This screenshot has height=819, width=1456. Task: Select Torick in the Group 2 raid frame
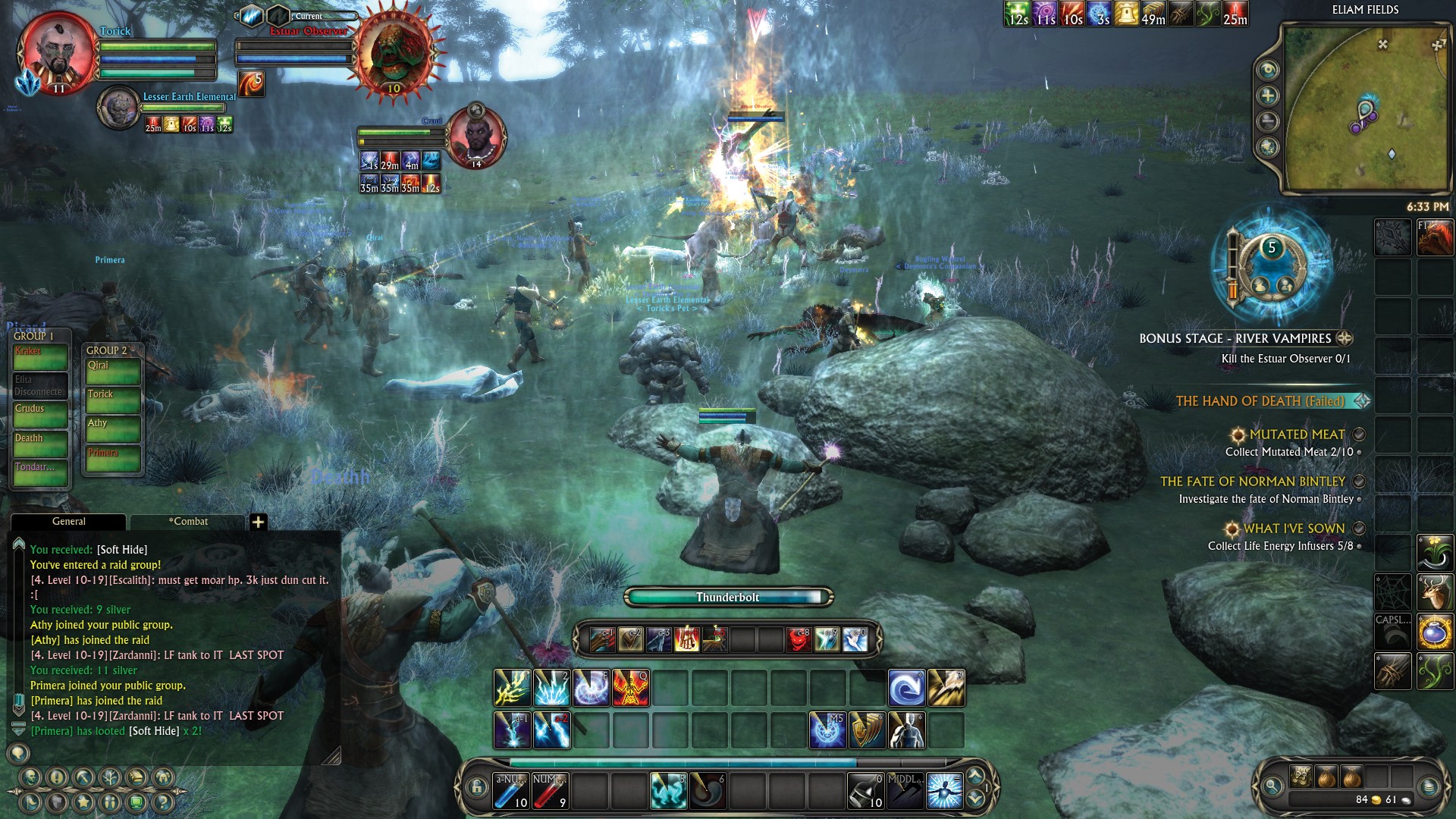(112, 400)
